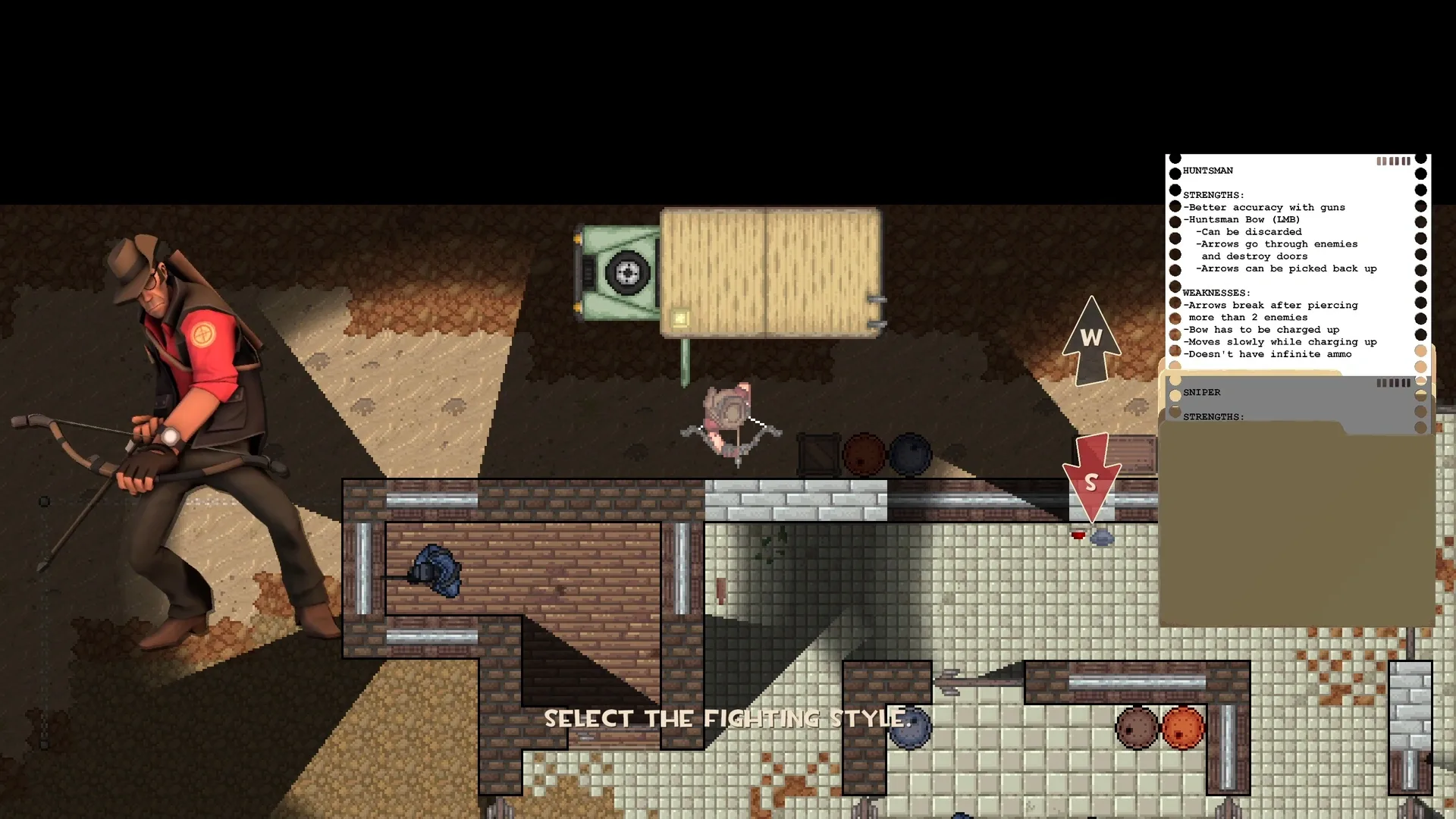1456x819 pixels.
Task: Click the brown explosive barrel near bottom right
Action: [1137, 726]
